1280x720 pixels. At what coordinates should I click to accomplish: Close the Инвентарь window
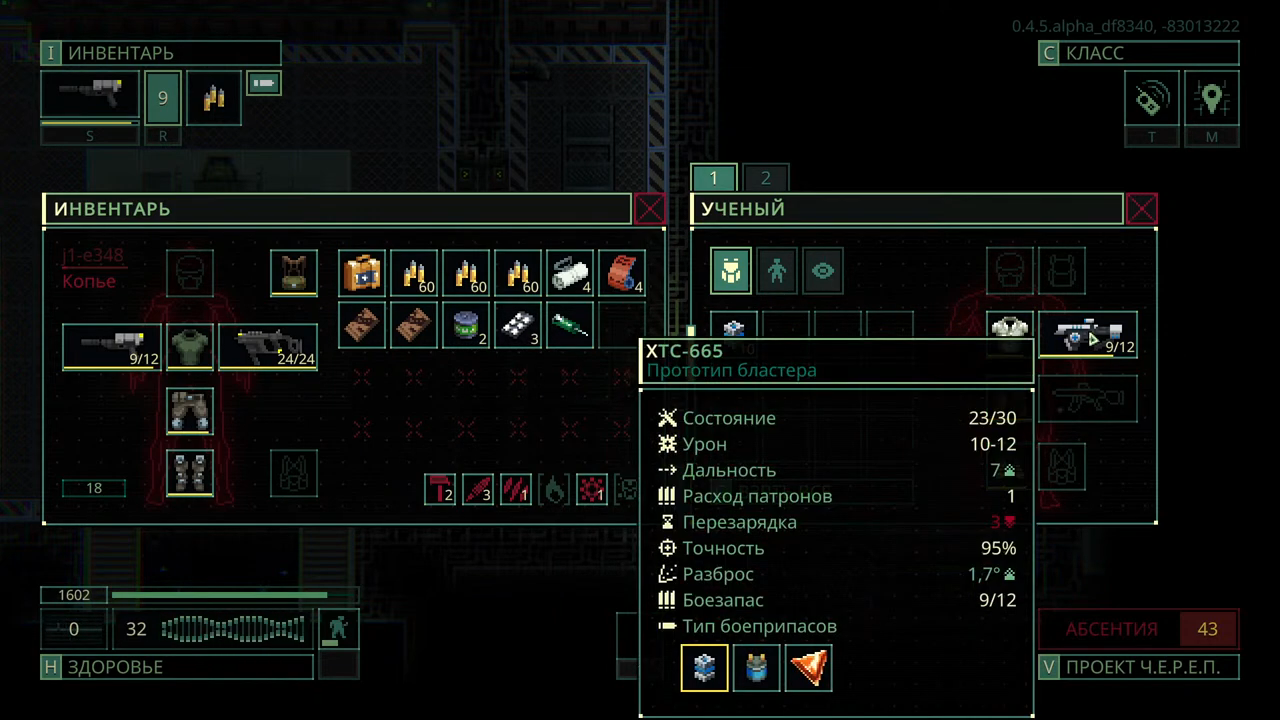pyautogui.click(x=649, y=209)
